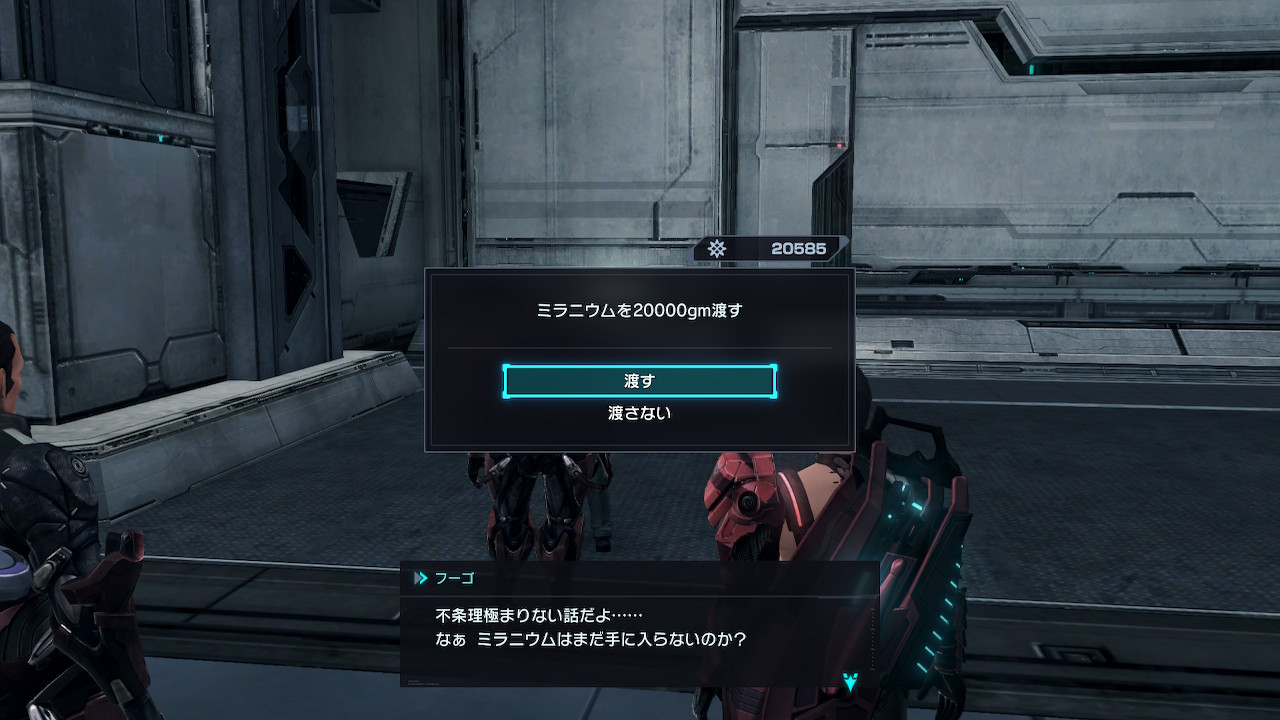
Task: Select the 渡さない refusal option
Action: point(639,413)
